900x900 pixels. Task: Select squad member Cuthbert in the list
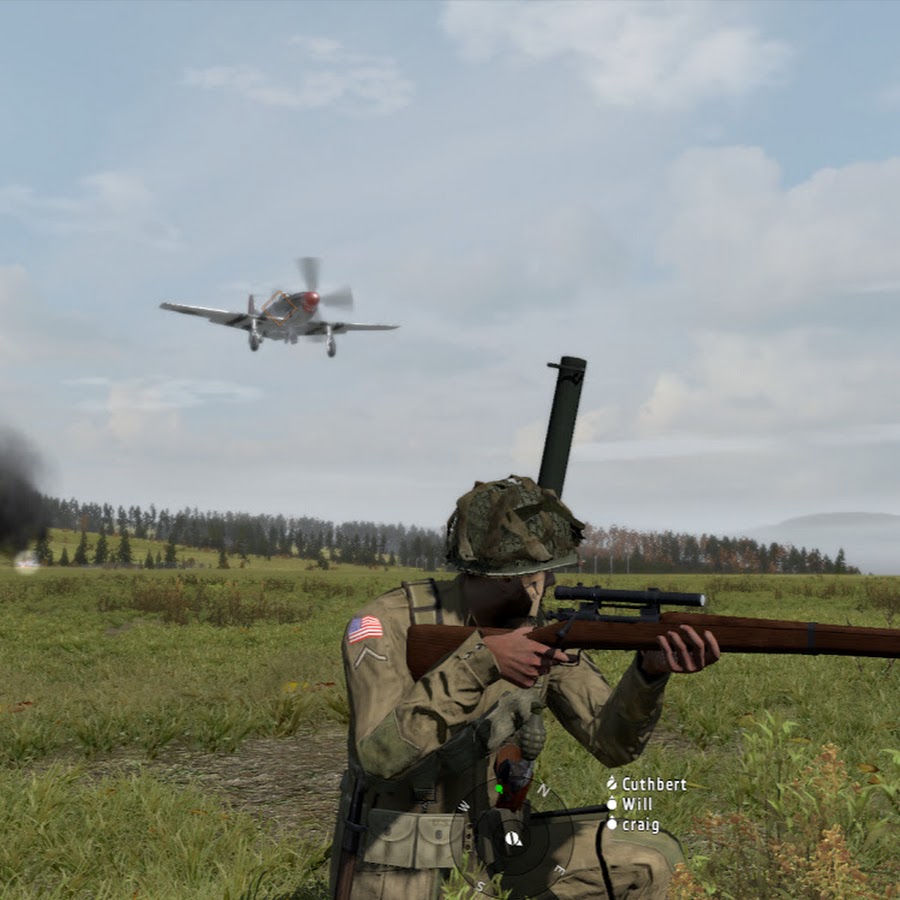tap(652, 785)
